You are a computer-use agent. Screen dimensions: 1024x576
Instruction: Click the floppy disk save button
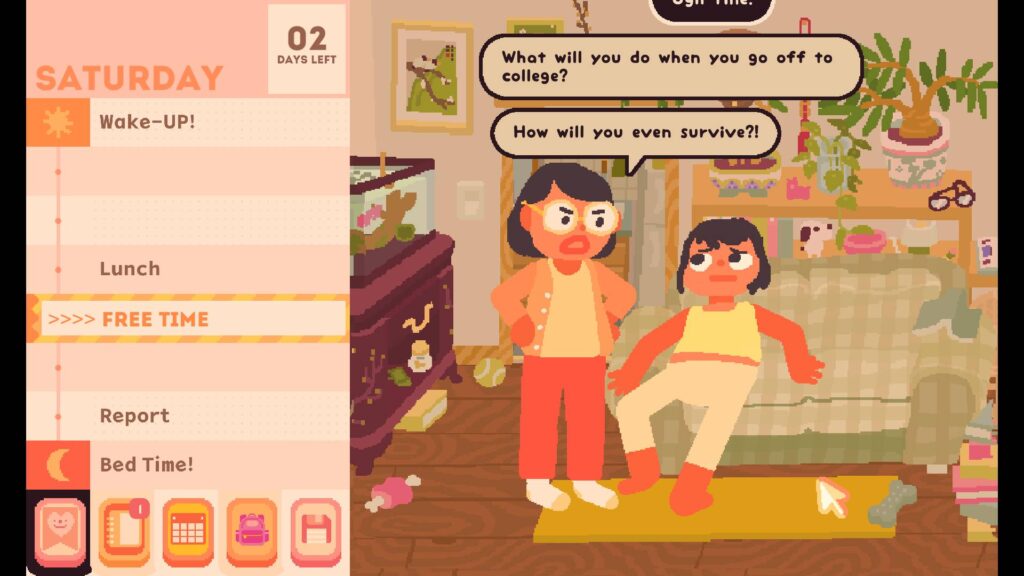(x=315, y=532)
